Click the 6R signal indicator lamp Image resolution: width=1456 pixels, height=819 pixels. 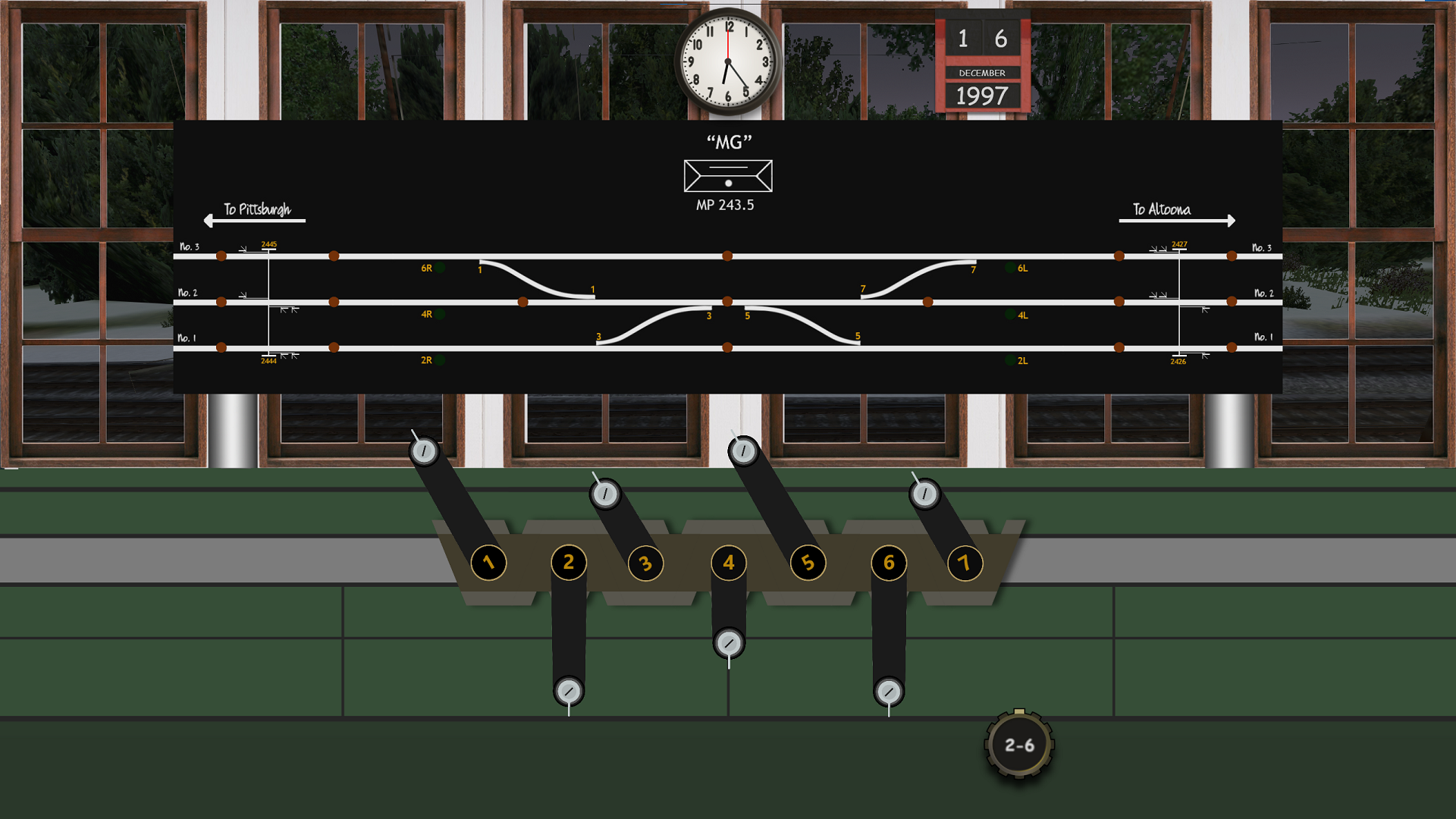coord(438,268)
